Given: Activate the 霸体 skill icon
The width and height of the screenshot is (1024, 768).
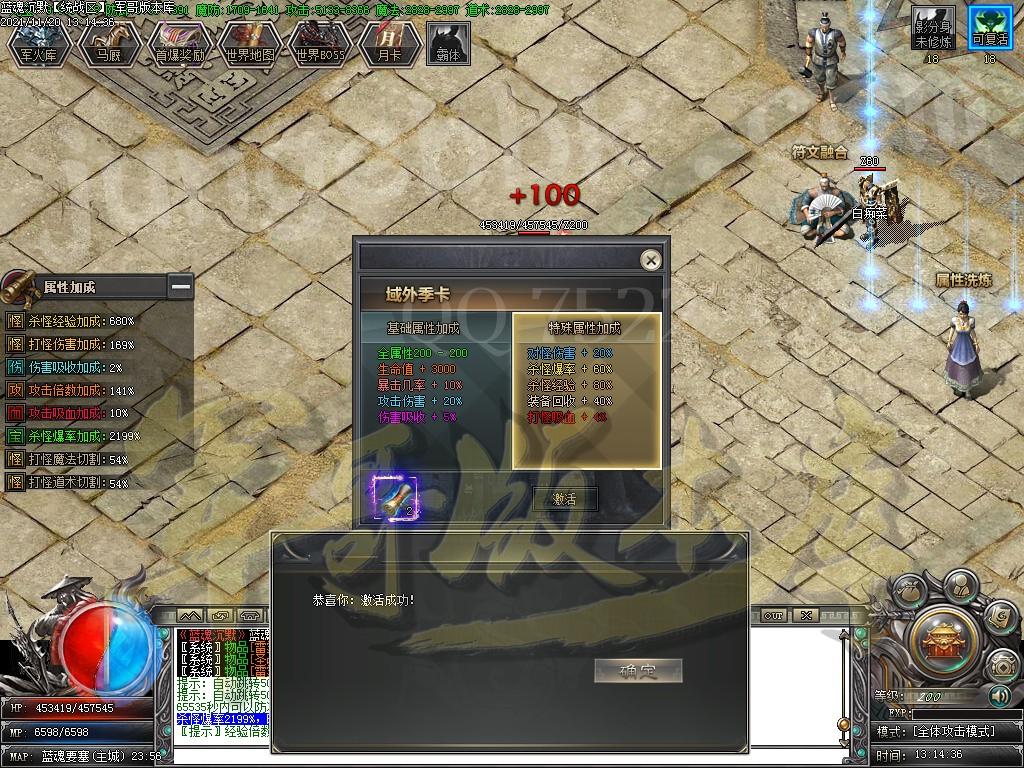Looking at the screenshot, I should 448,44.
